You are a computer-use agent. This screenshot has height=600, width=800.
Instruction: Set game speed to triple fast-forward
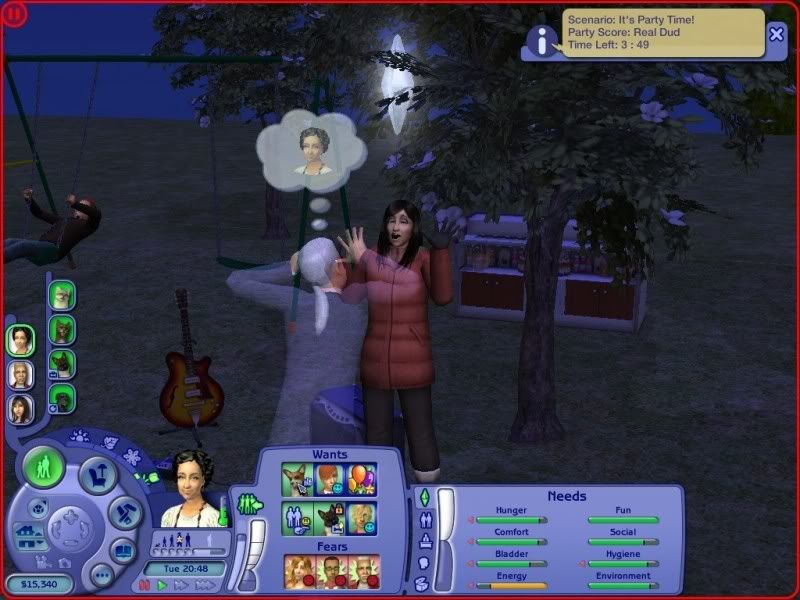pos(204,585)
